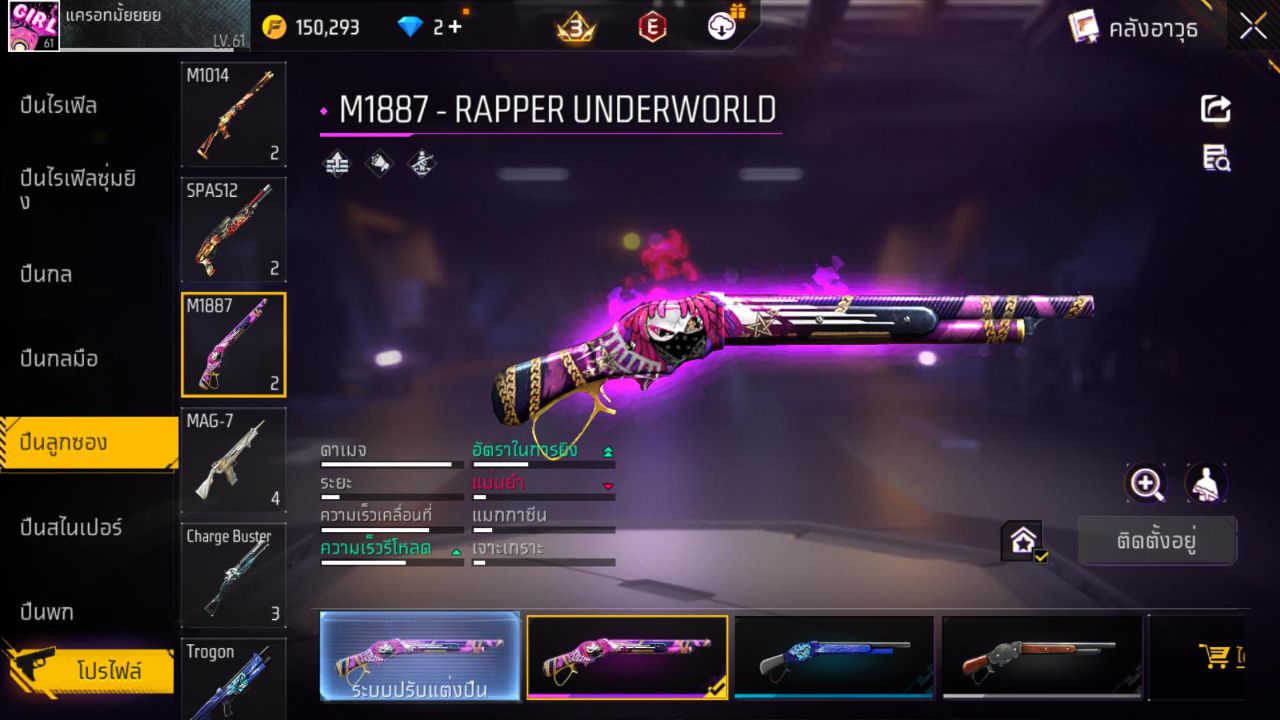Open the character holding-weapon preview icon
The height and width of the screenshot is (720, 1280).
click(x=1203, y=484)
